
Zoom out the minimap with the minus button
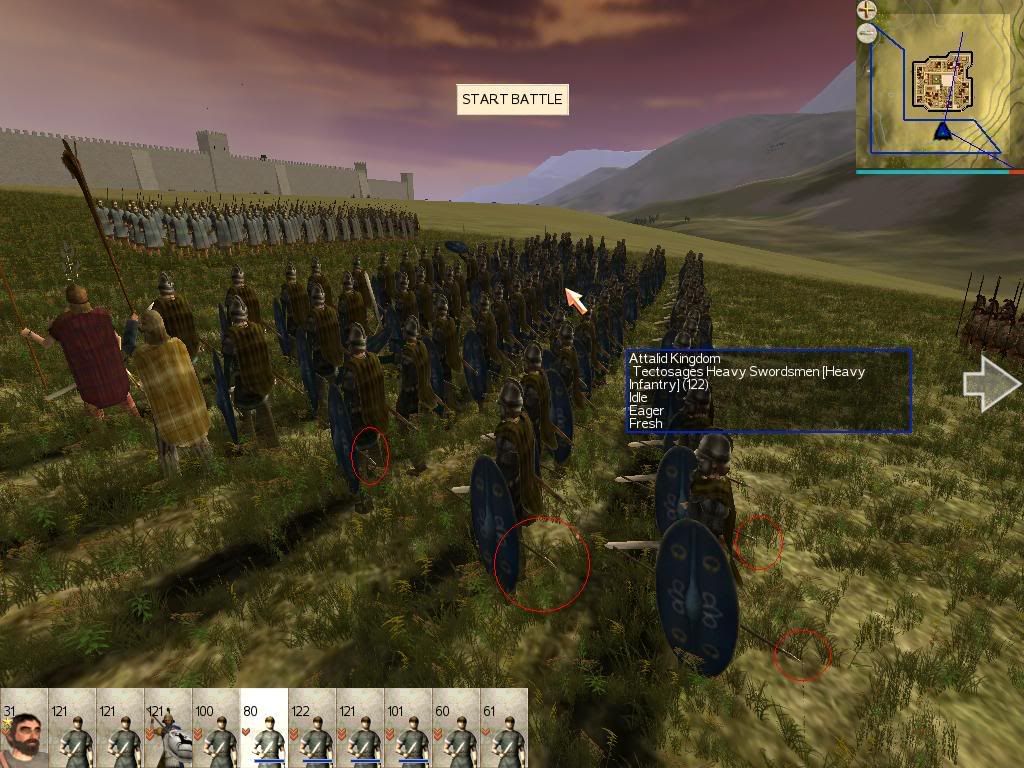pyautogui.click(x=866, y=33)
